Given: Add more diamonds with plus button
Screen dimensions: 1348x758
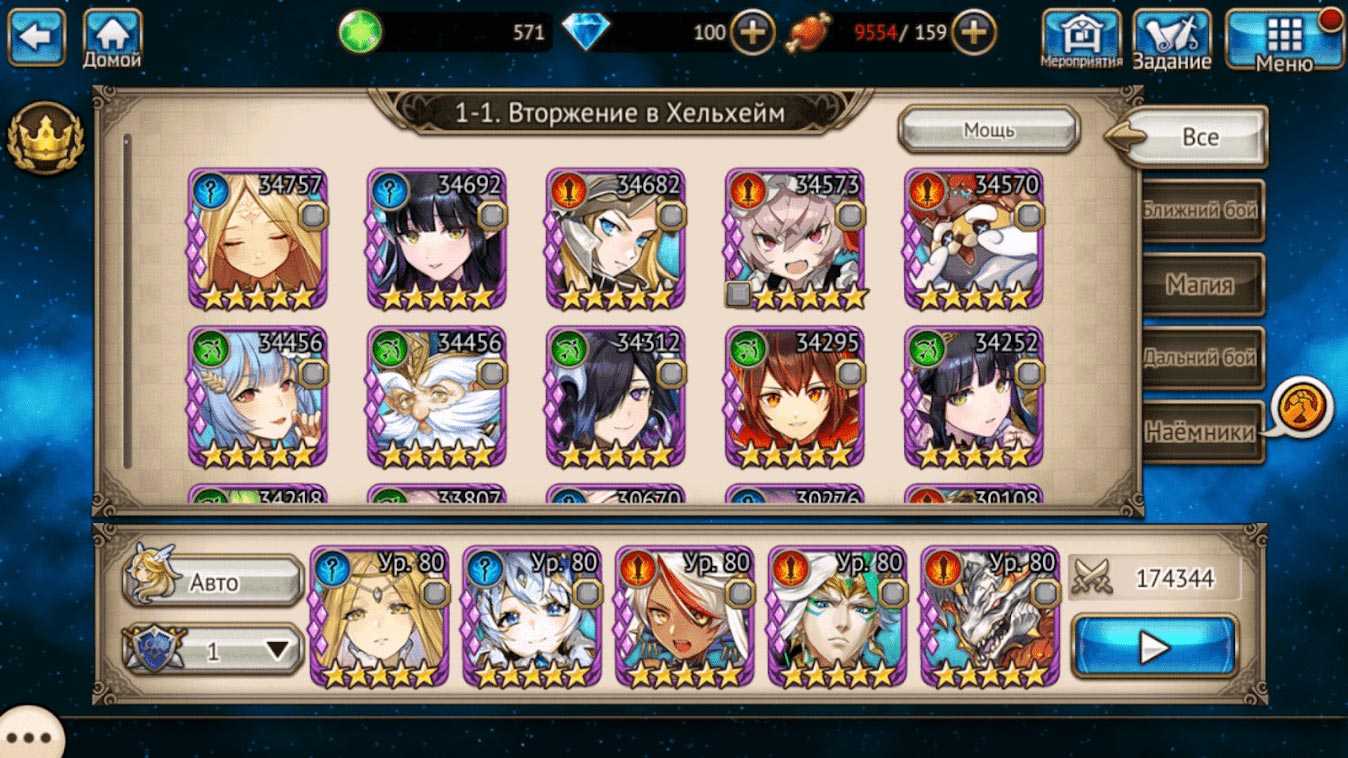Looking at the screenshot, I should 752,34.
